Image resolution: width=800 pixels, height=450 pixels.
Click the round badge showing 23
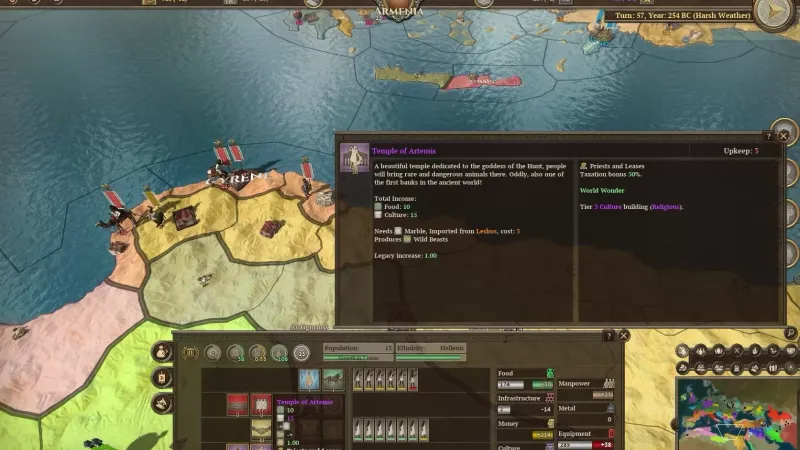click(301, 352)
